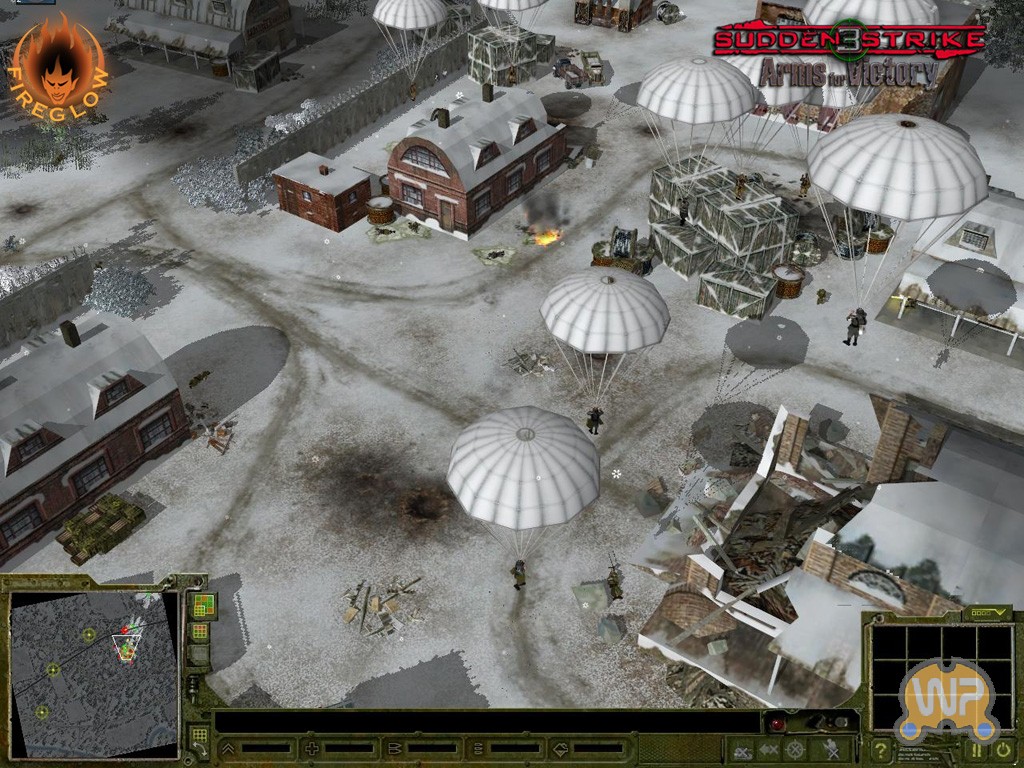Click the medical cross health icon

tap(312, 748)
